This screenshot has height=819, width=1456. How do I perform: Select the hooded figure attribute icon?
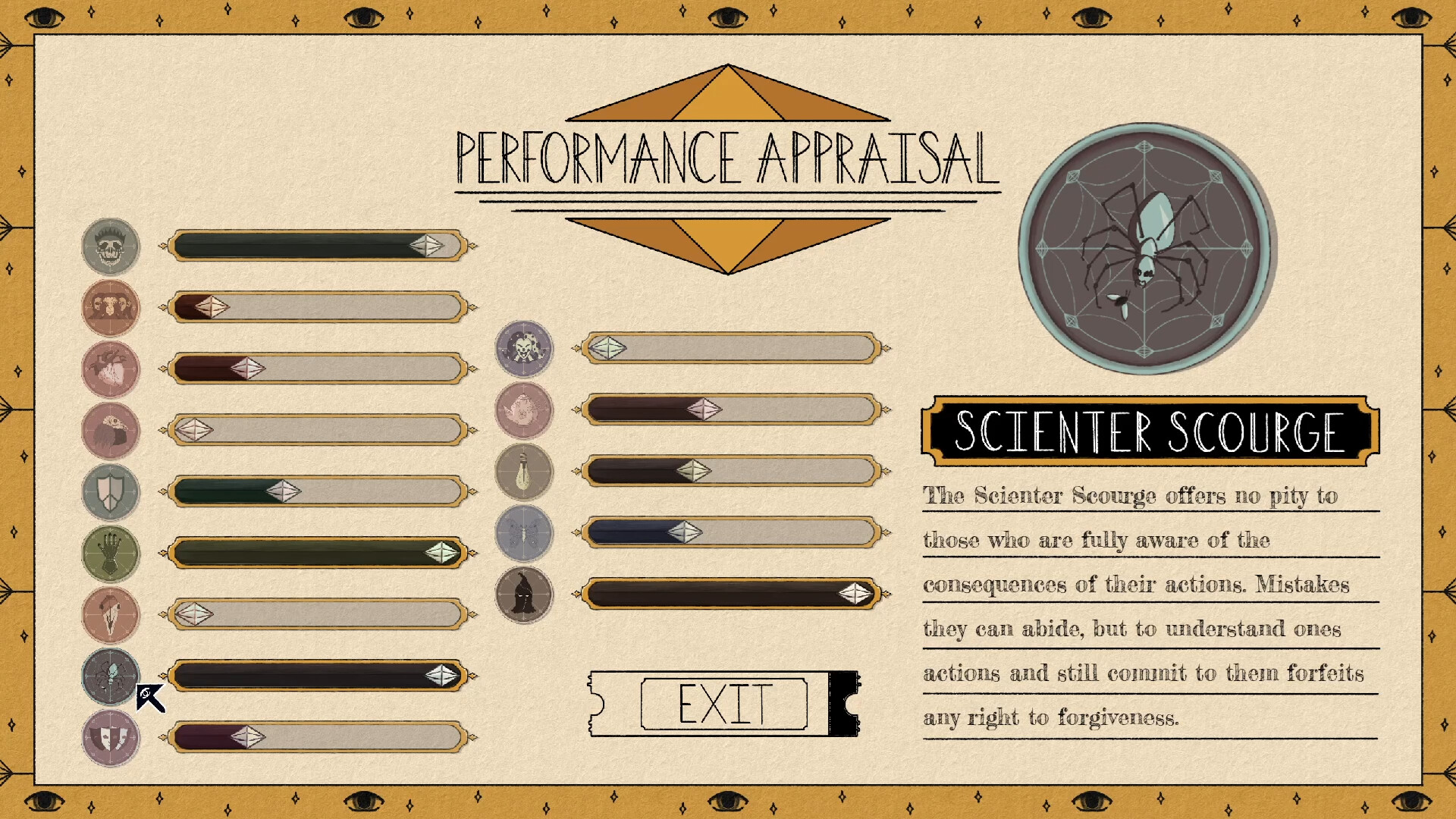click(526, 594)
